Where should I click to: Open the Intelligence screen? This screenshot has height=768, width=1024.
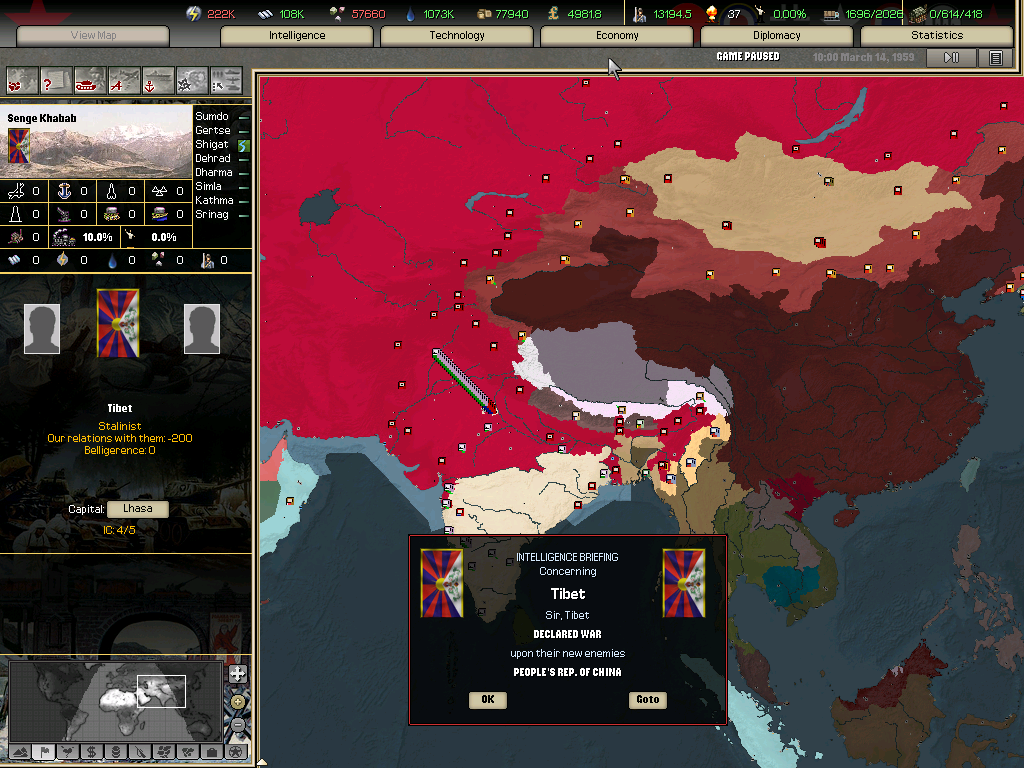(297, 36)
